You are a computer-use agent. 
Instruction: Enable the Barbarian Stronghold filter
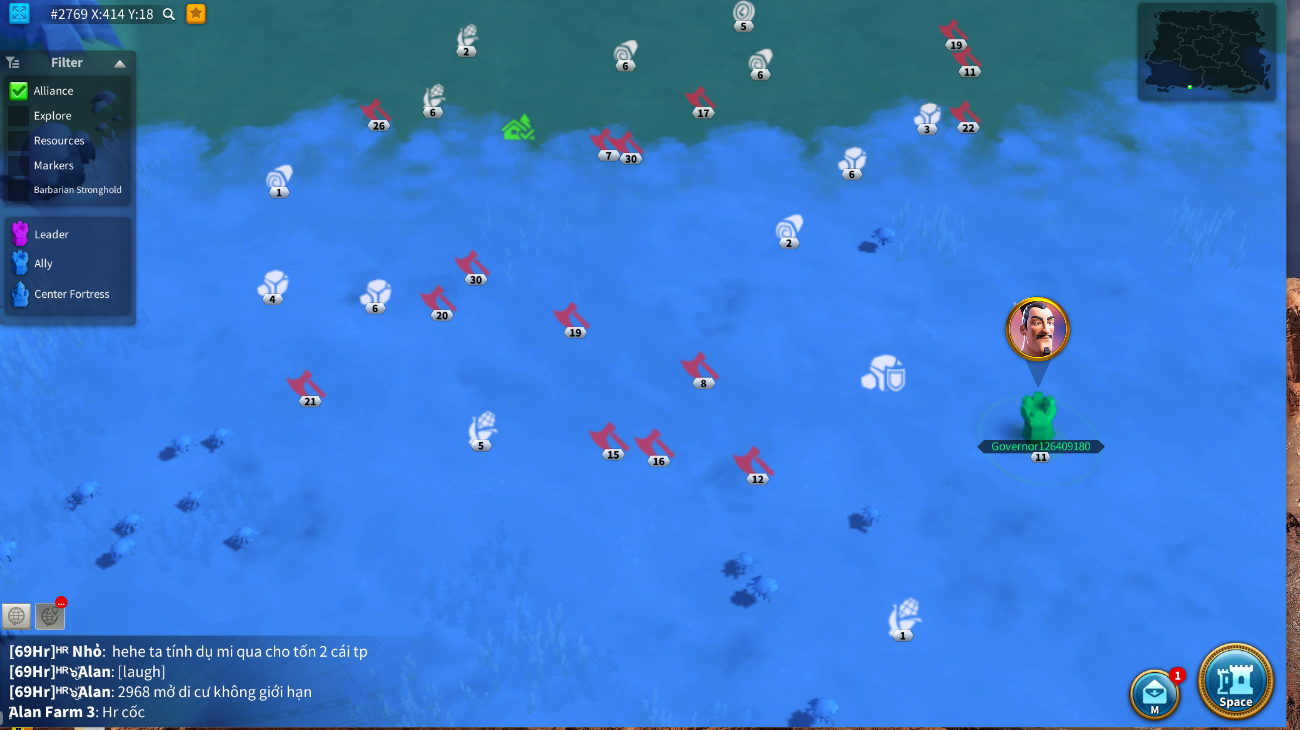pos(18,190)
